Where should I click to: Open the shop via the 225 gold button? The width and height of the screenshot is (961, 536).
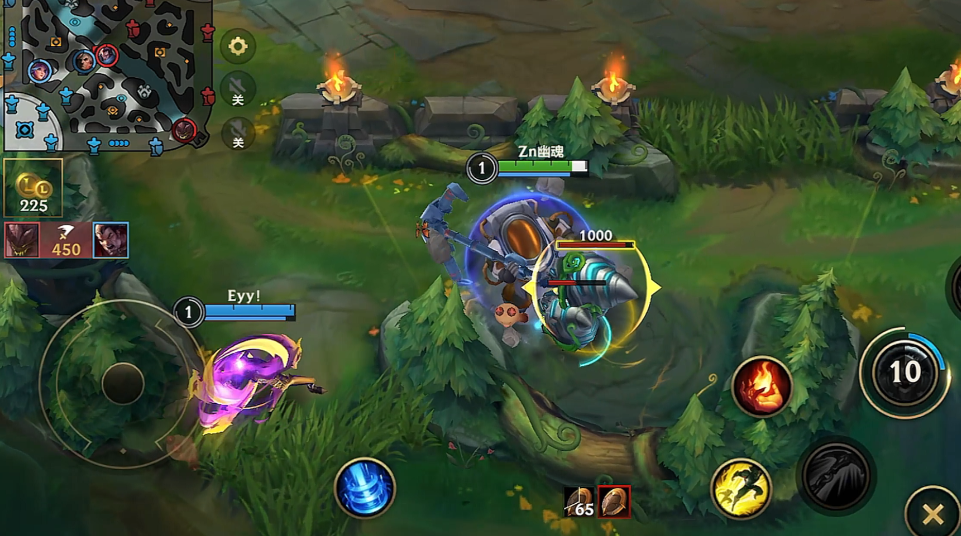(33, 189)
